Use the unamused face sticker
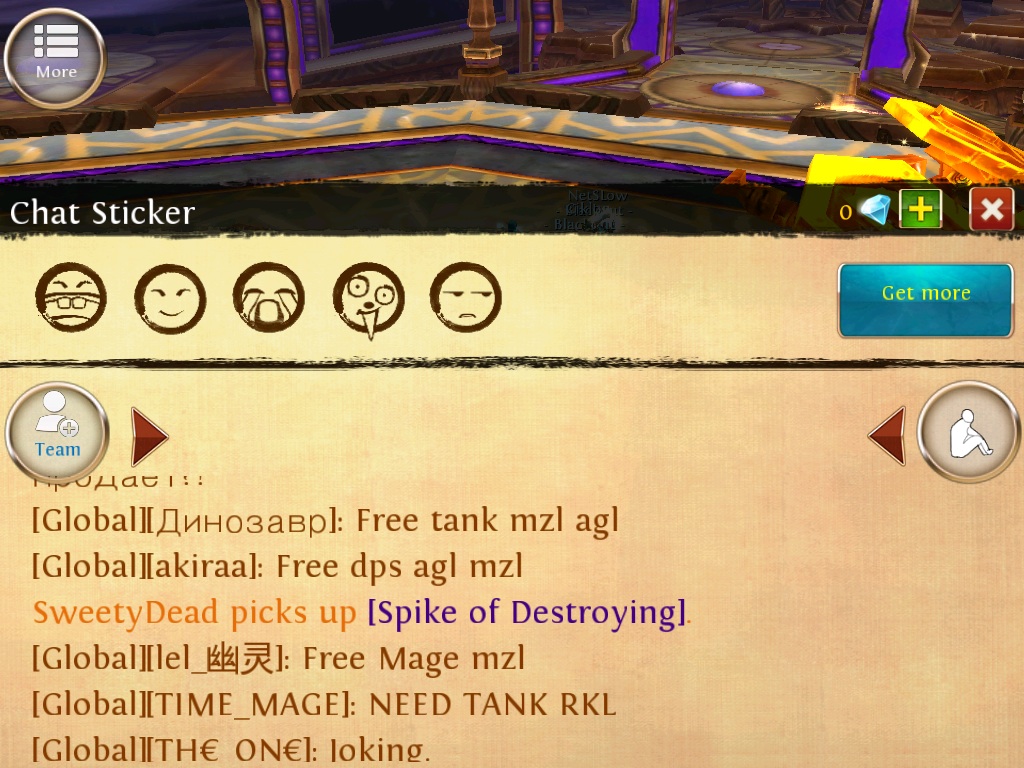The image size is (1024, 768). 465,298
